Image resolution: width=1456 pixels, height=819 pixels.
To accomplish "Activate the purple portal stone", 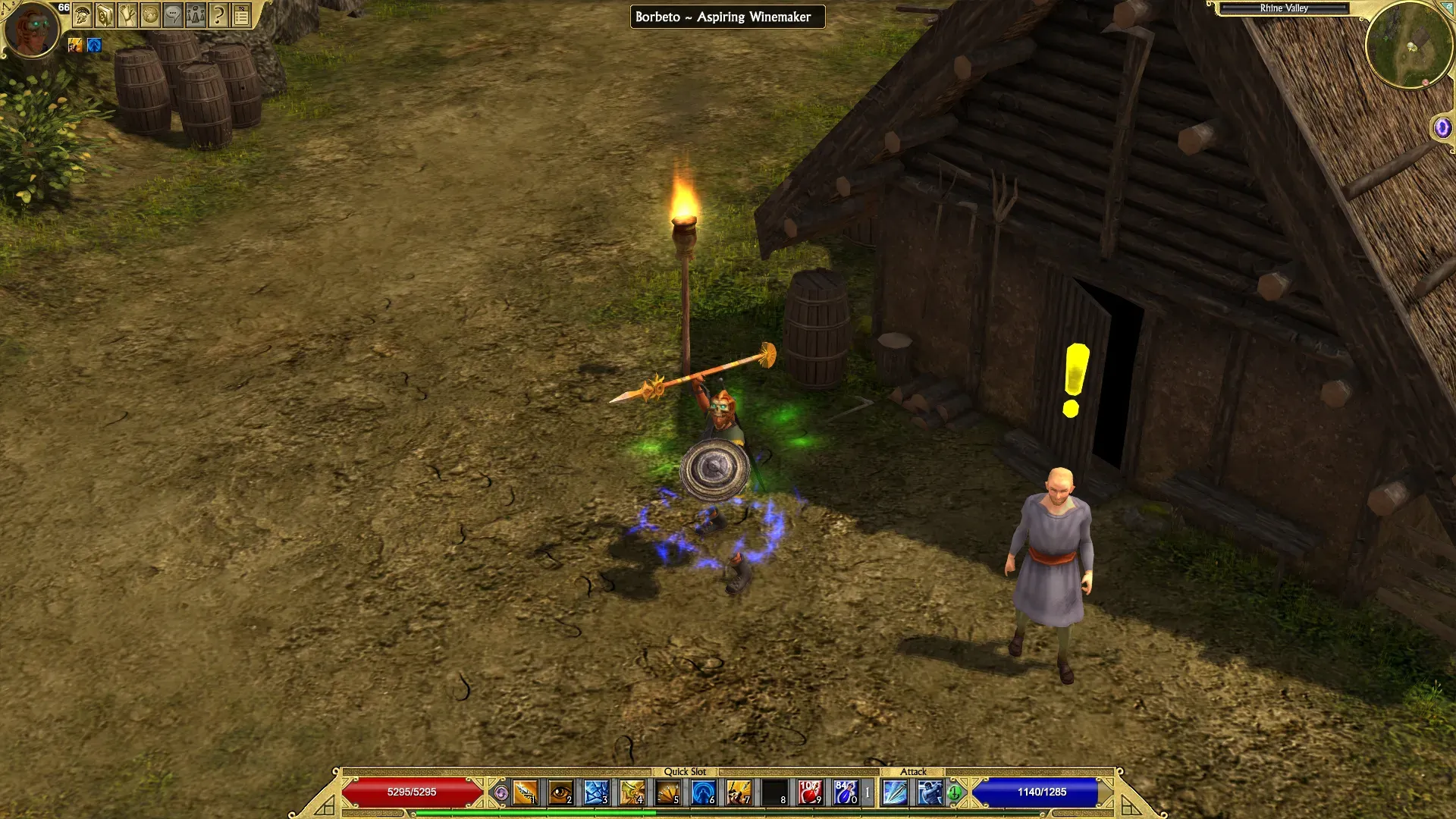I will pos(1442,127).
